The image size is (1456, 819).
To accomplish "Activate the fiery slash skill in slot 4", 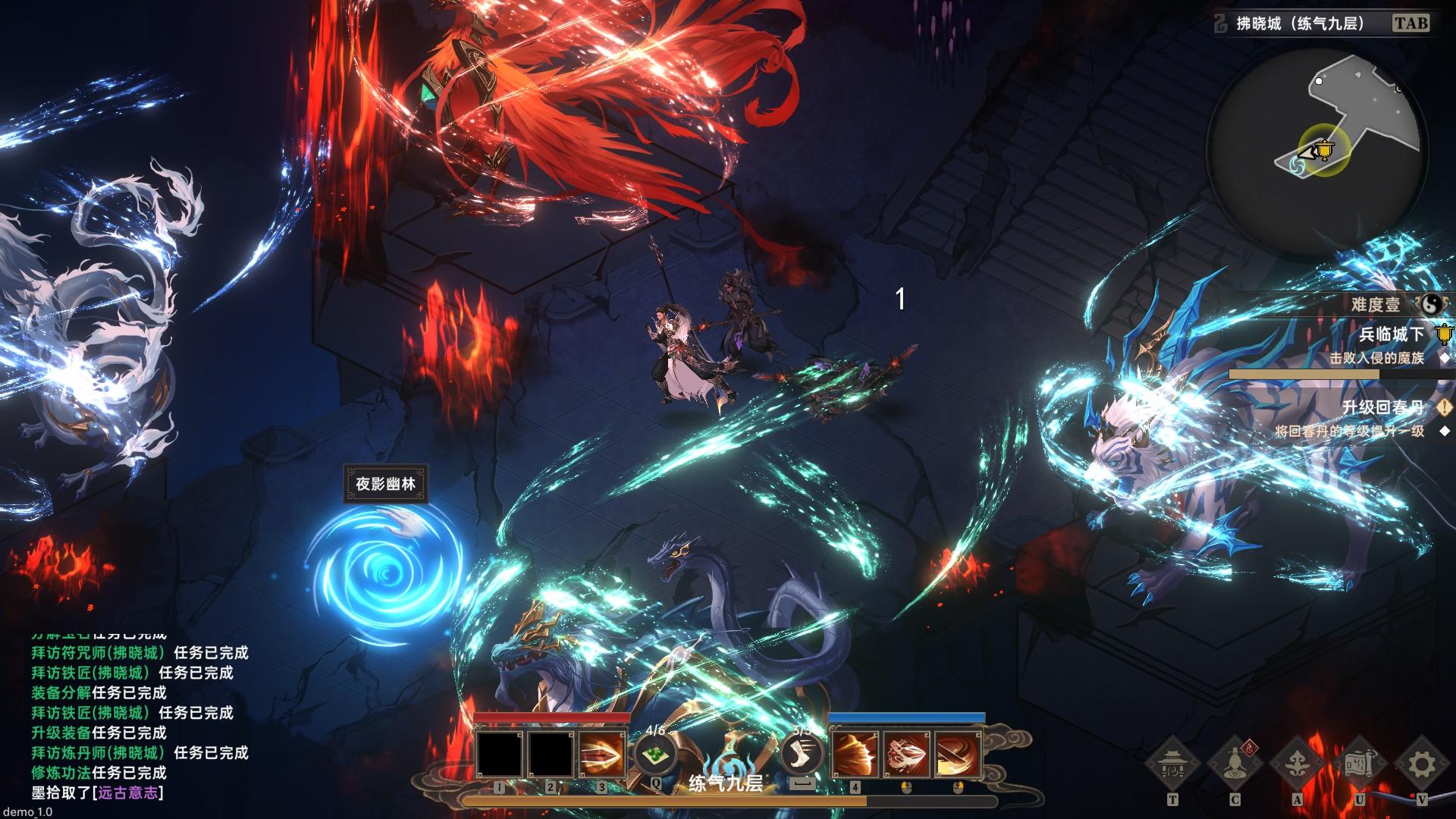I will pyautogui.click(x=856, y=754).
